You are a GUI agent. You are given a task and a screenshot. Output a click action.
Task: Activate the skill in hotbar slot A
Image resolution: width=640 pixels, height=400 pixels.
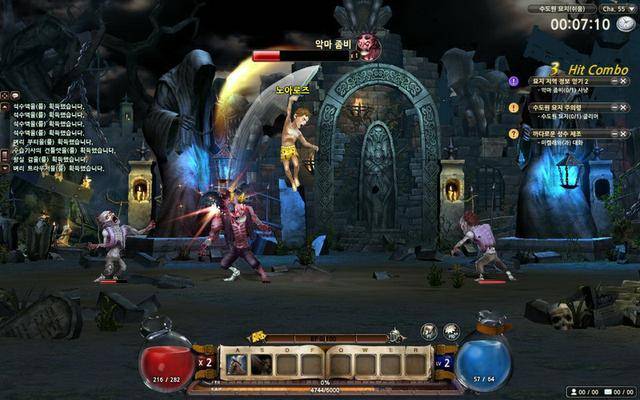[x=236, y=365]
